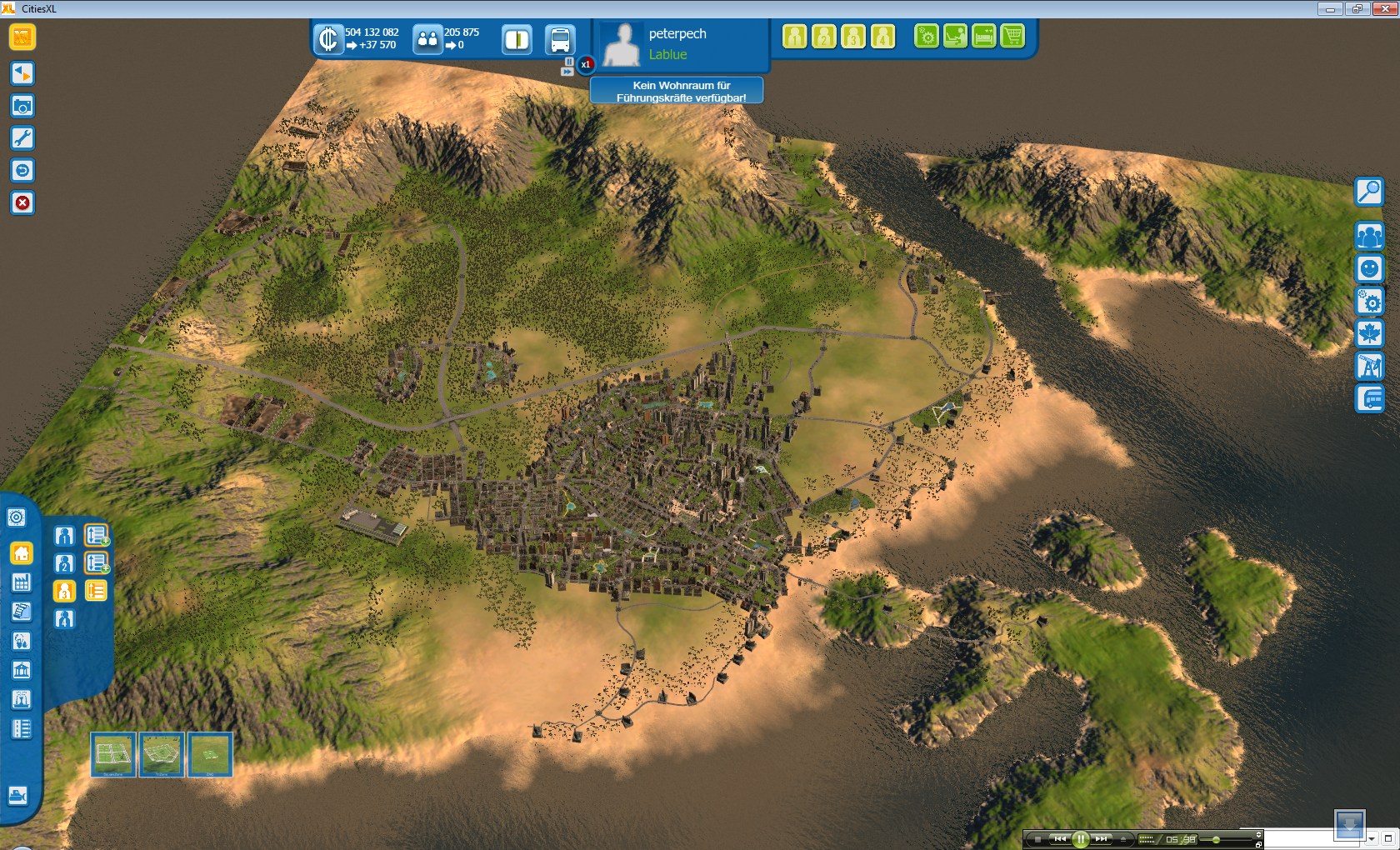Open the magnifying glass search tool
This screenshot has width=1400, height=850.
tap(1369, 192)
